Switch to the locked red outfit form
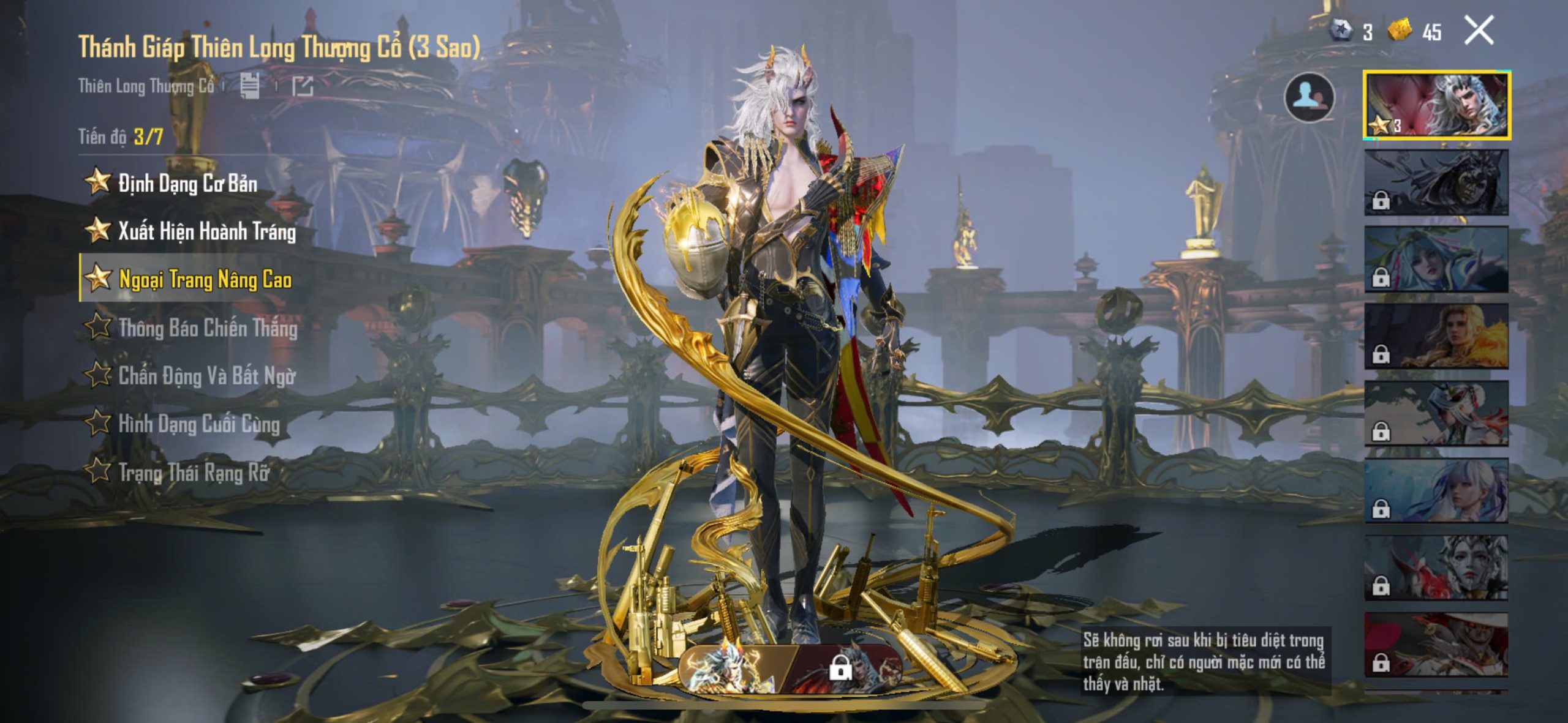 848,669
